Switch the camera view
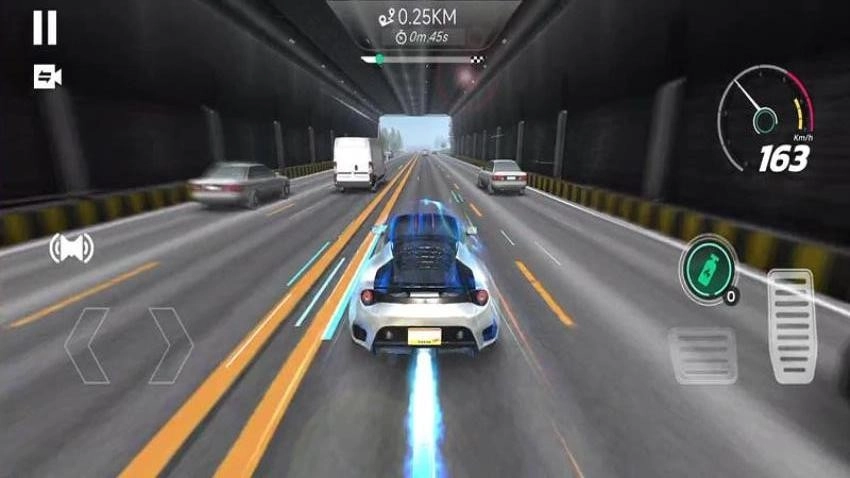The image size is (850, 478). coord(47,77)
